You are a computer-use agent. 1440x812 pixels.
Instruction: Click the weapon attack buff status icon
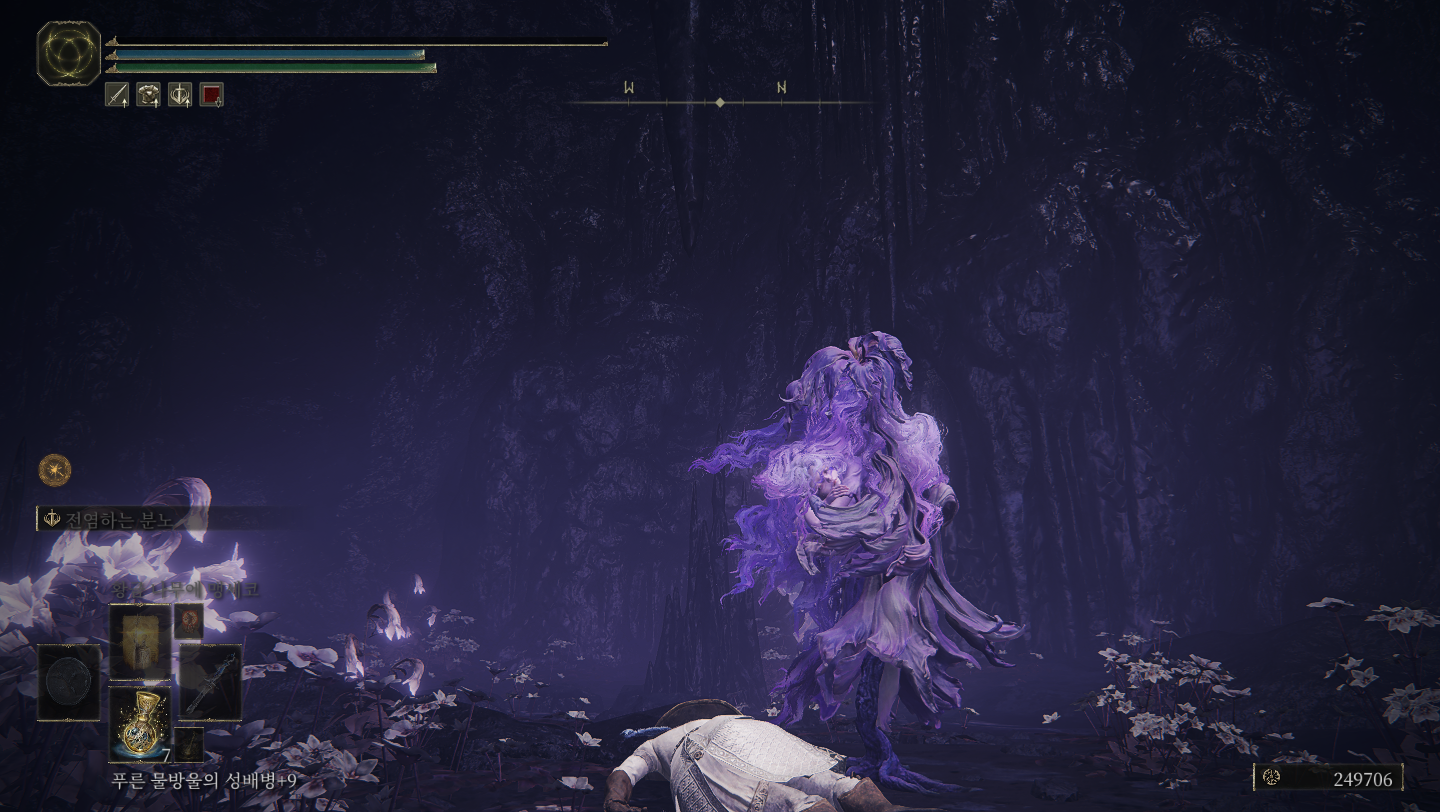(117, 95)
